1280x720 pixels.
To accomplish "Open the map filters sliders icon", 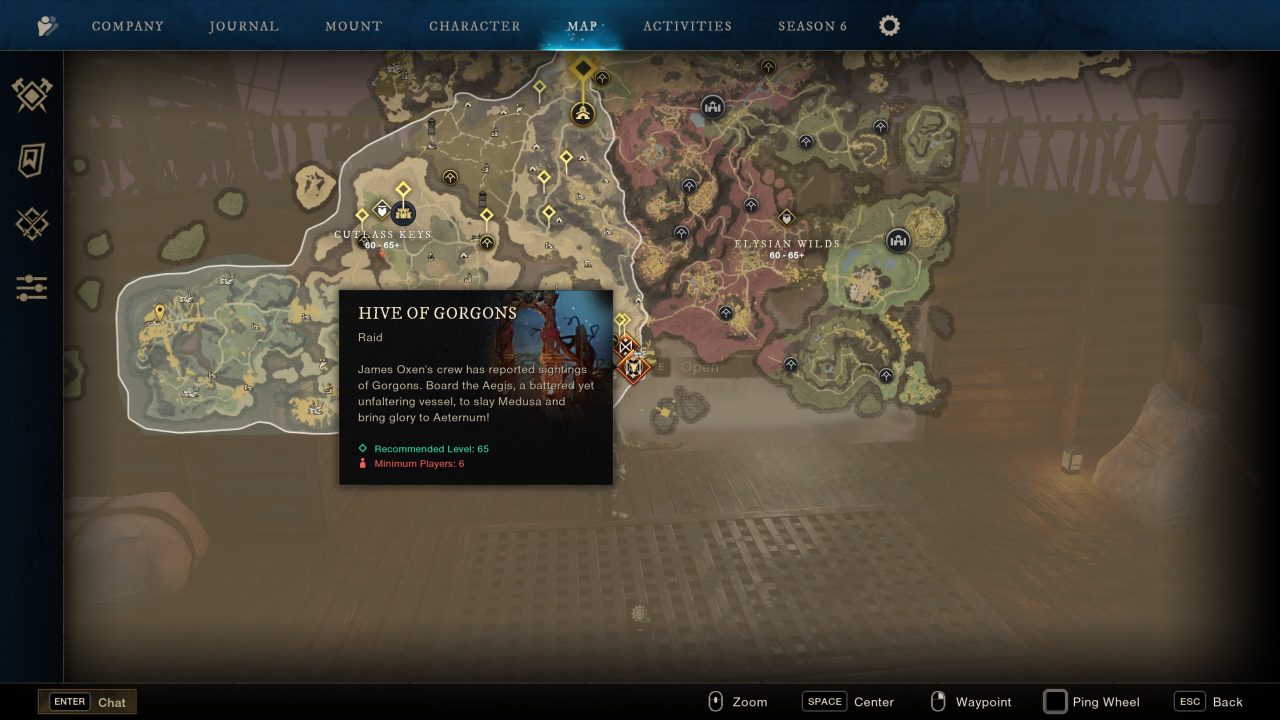I will (x=31, y=288).
